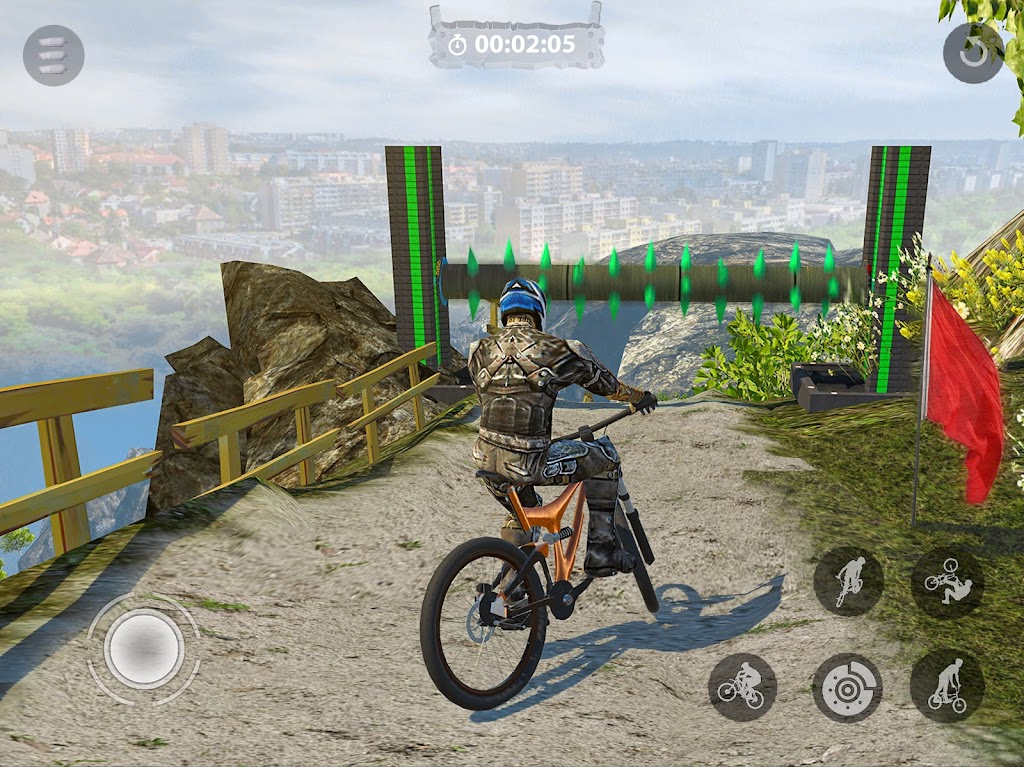The height and width of the screenshot is (767, 1024).
Task: Perform the upside-down flip trick
Action: [946, 581]
